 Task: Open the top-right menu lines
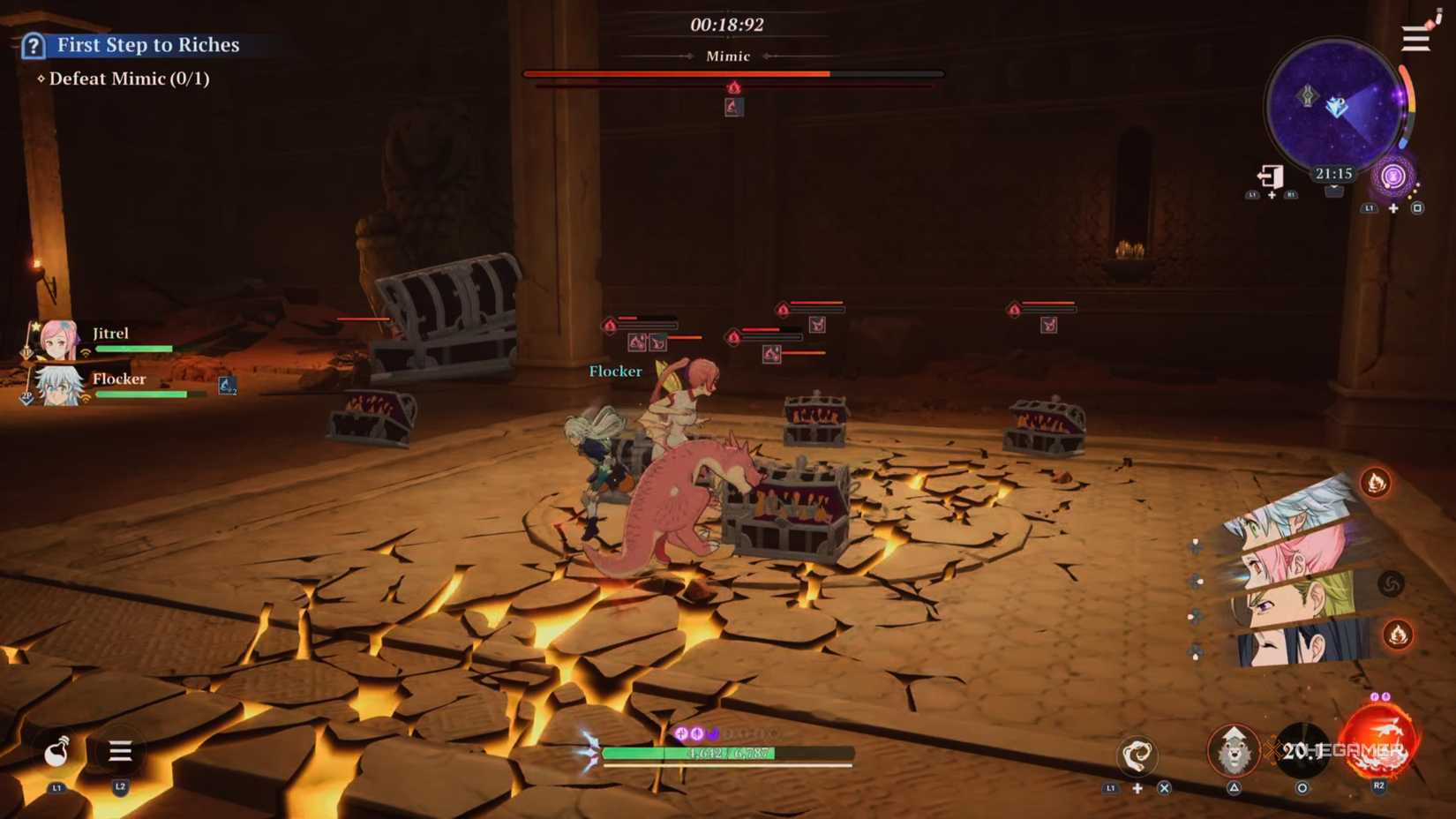[x=1415, y=37]
